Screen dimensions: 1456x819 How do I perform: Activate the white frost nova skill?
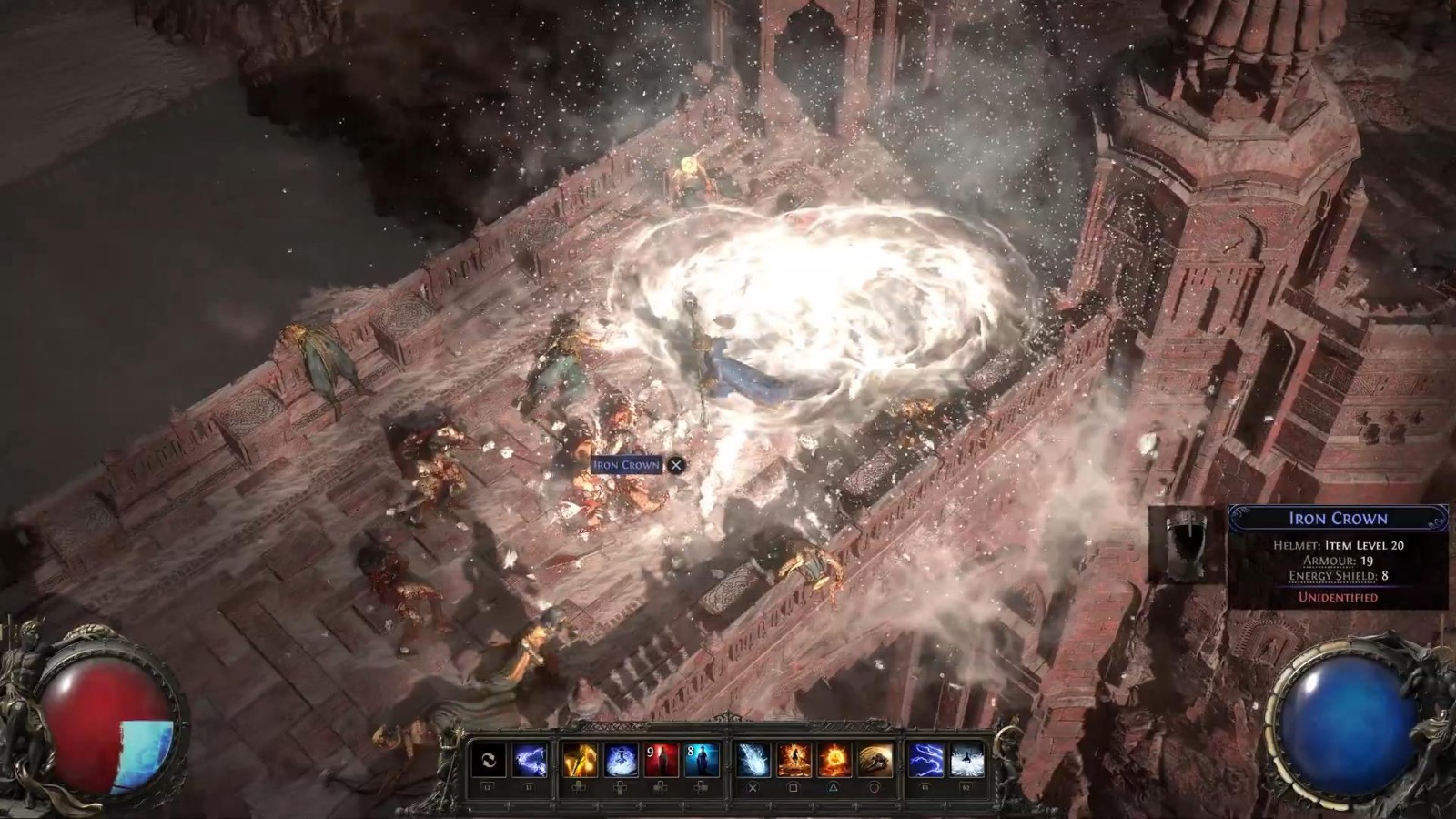tap(966, 761)
